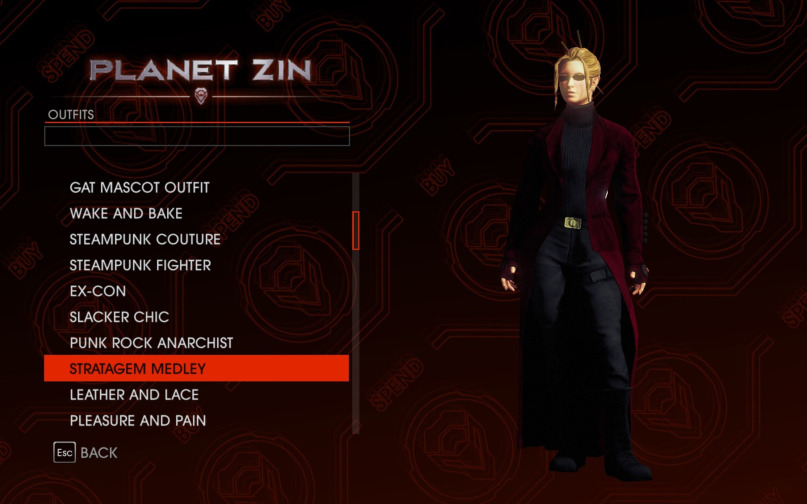The image size is (807, 504).
Task: Choose the Wake and Bake outfit
Action: (126, 213)
